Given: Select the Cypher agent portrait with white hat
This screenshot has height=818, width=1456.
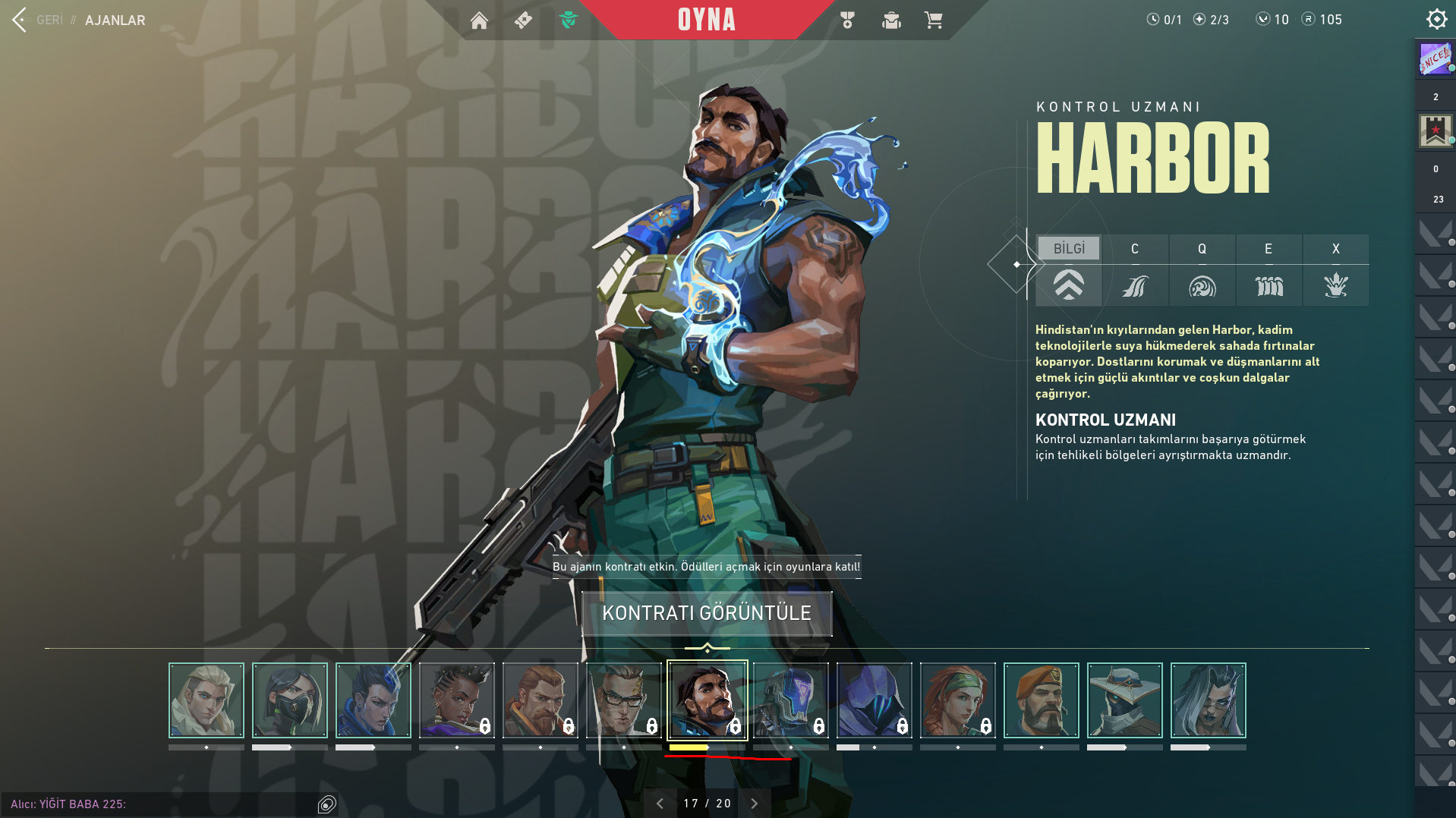Looking at the screenshot, I should [1124, 700].
